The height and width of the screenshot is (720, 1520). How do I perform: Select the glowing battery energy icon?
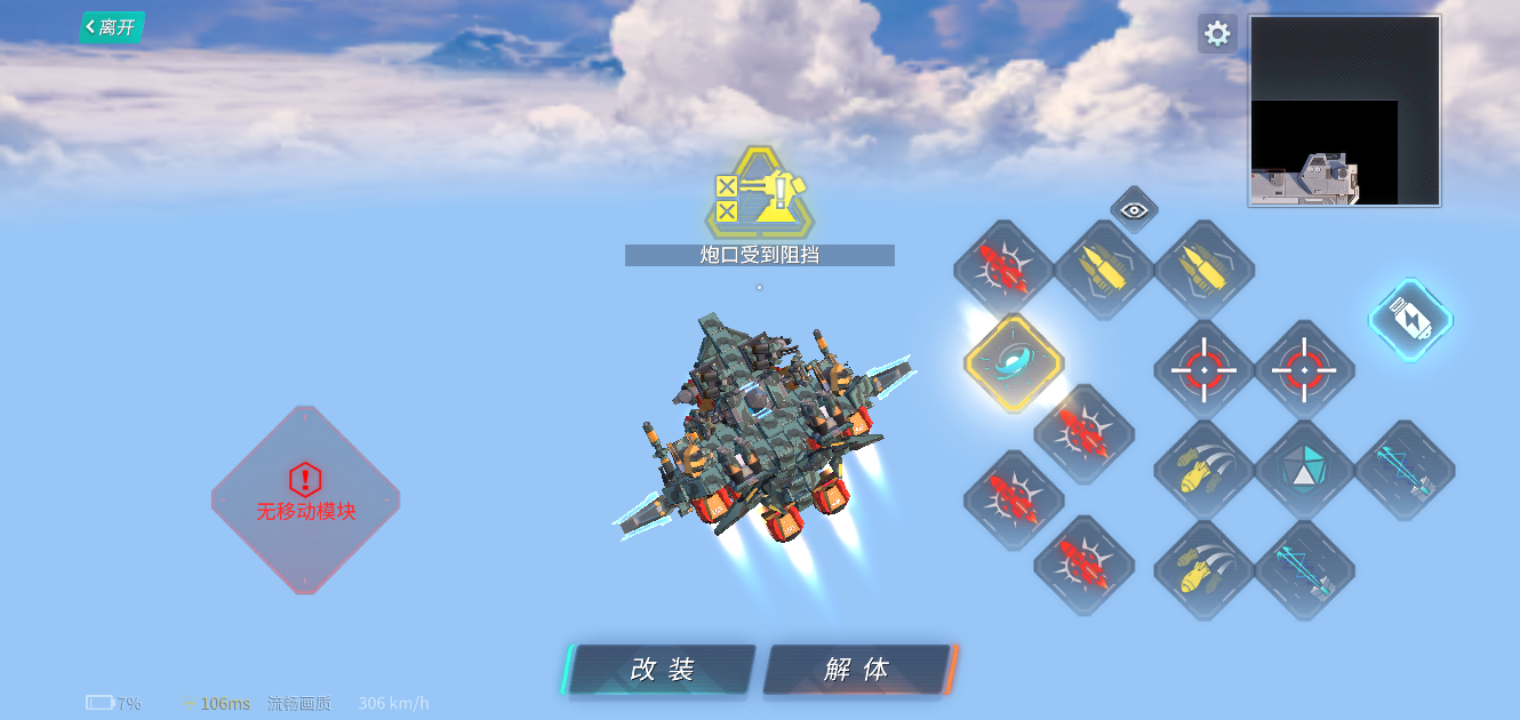click(x=1410, y=318)
